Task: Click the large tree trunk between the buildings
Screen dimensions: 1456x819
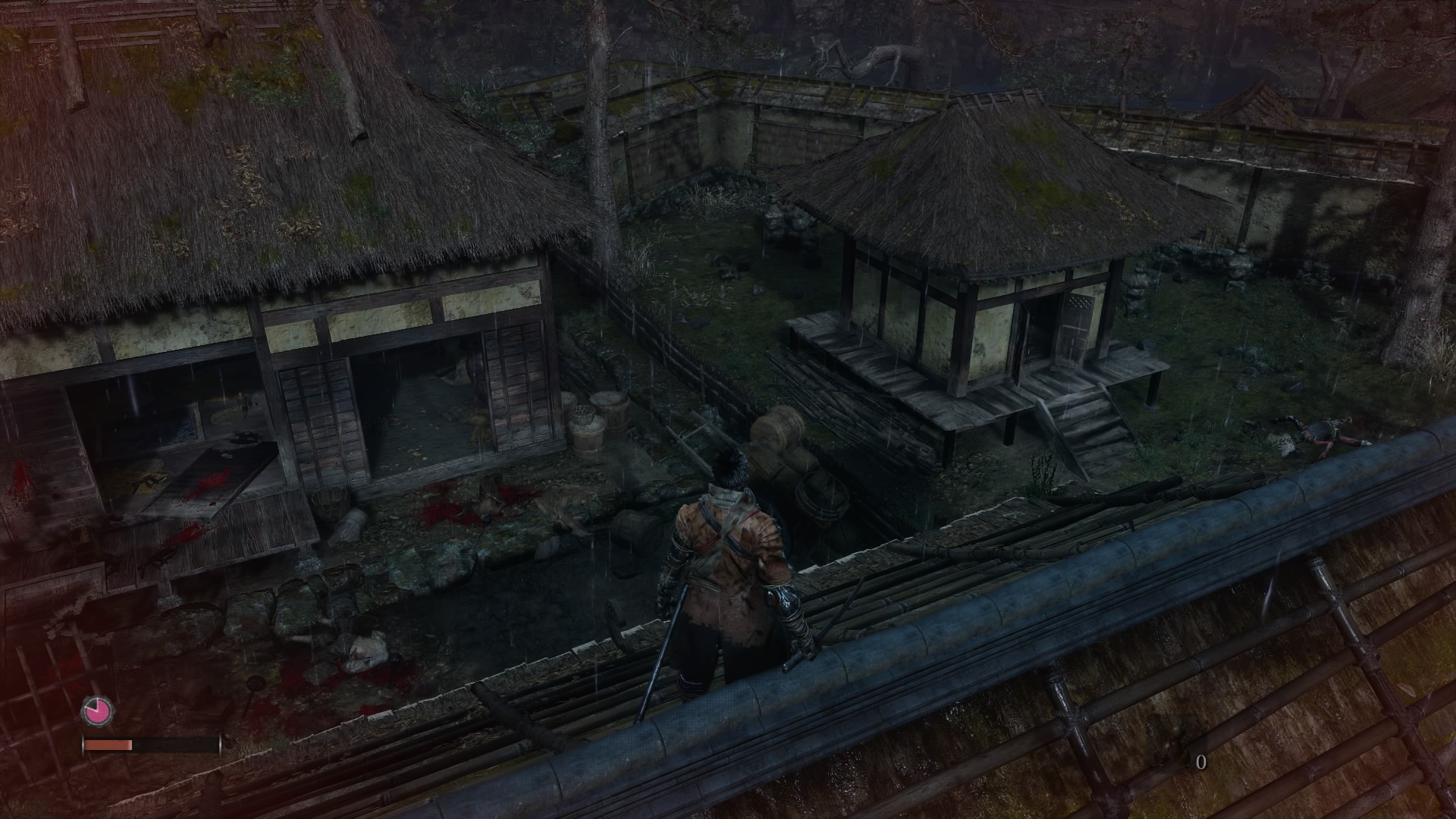Action: point(603,190)
